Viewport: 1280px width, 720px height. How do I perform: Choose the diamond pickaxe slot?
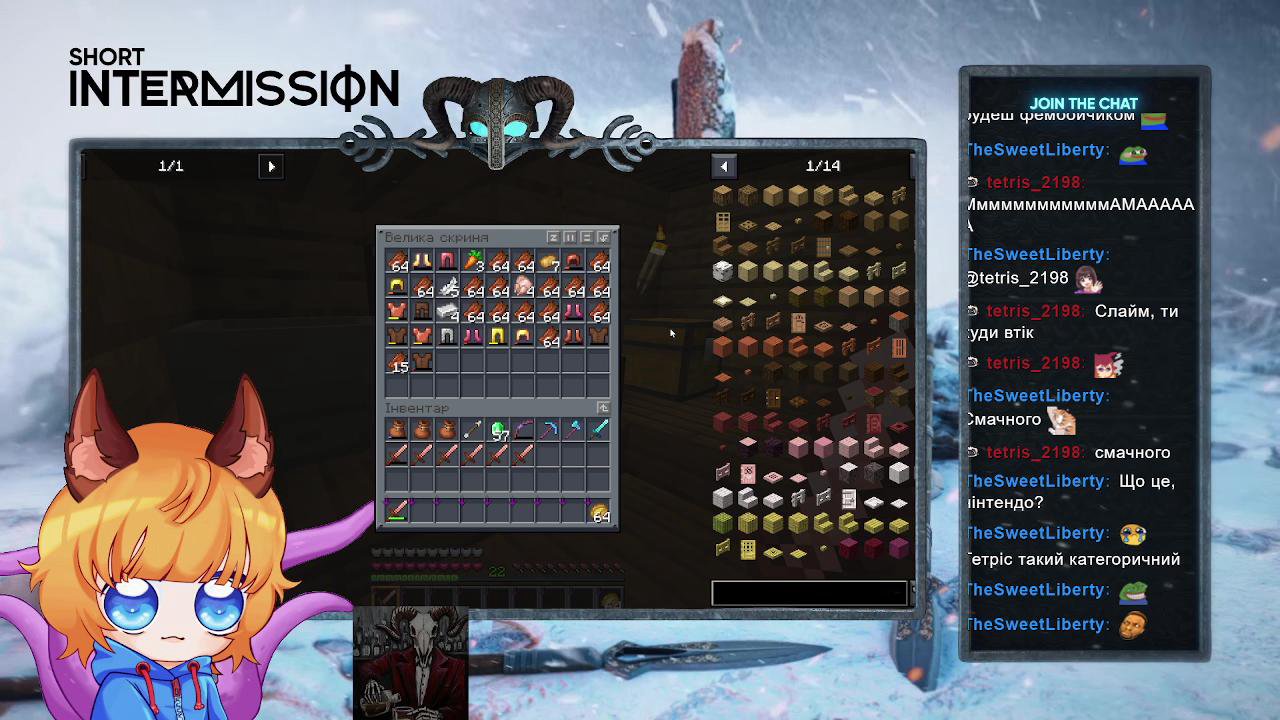click(548, 430)
